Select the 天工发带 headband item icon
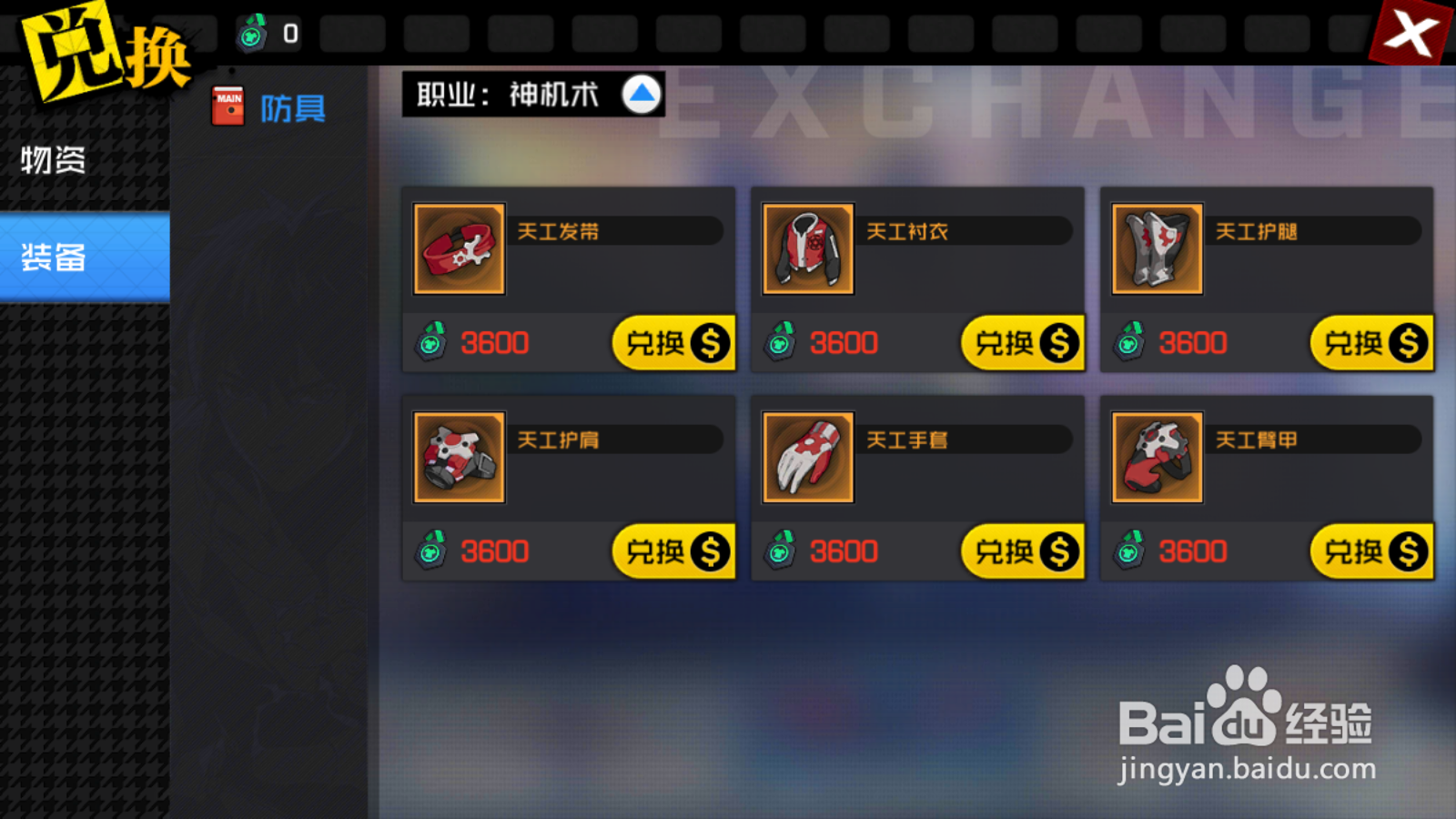Image resolution: width=1456 pixels, height=819 pixels. point(459,248)
